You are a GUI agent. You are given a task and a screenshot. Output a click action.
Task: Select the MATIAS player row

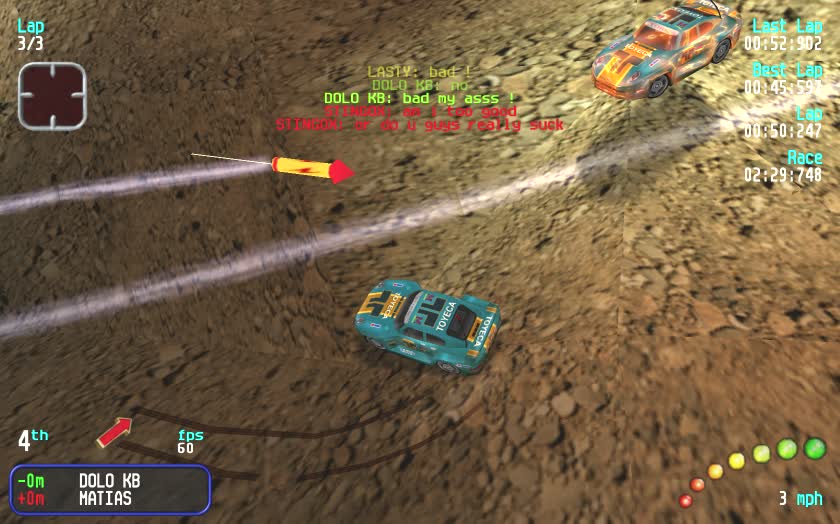coord(110,498)
